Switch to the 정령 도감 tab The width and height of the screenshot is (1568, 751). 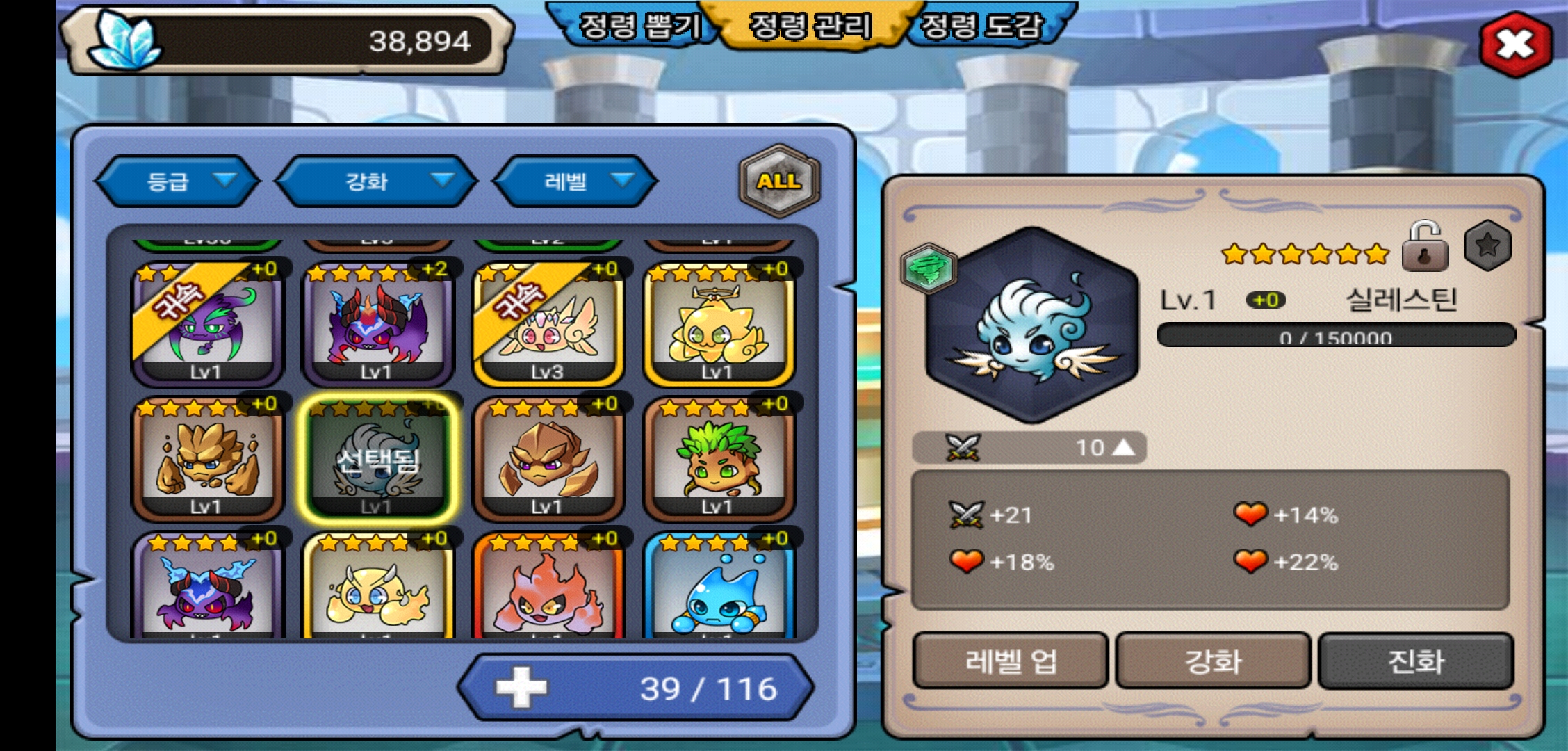point(981,26)
